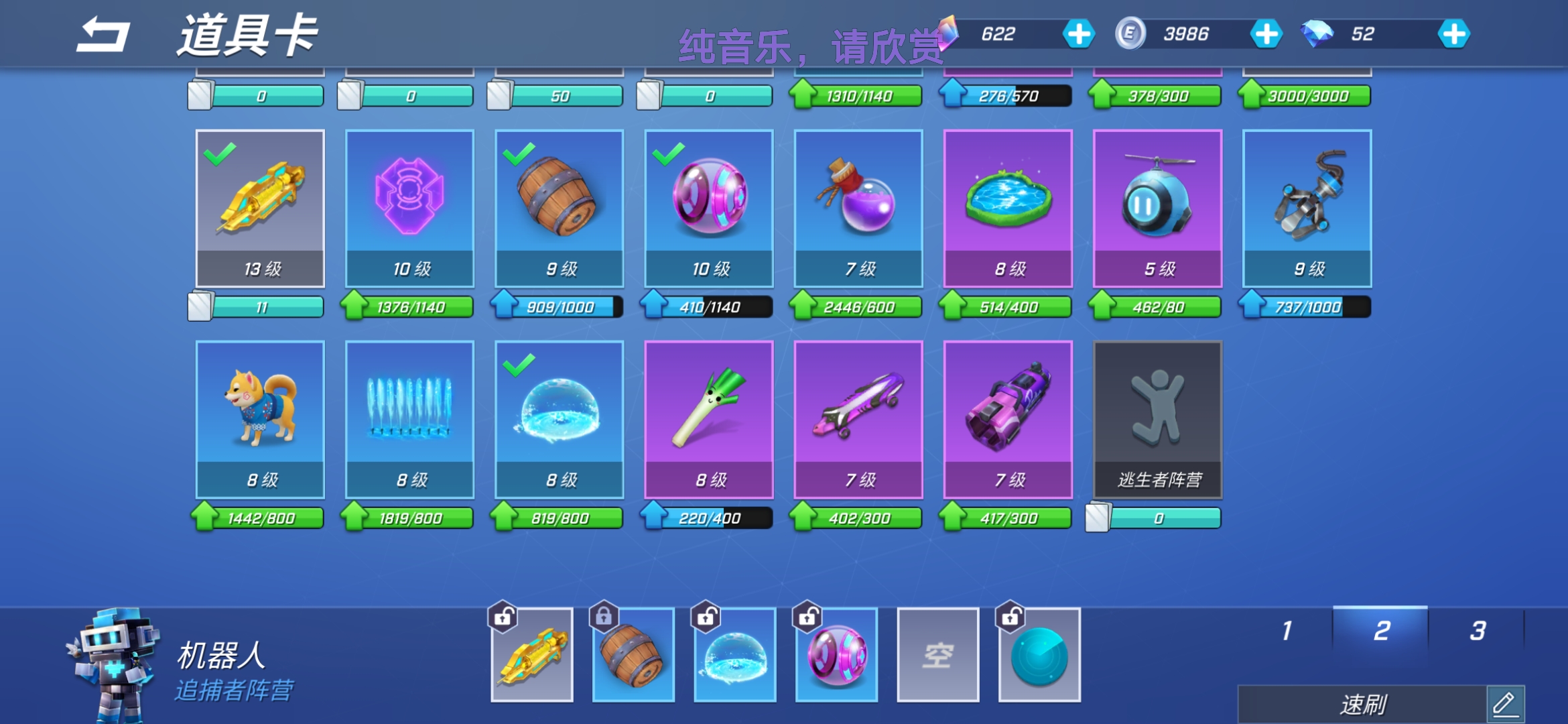Image resolution: width=1568 pixels, height=724 pixels.
Task: Edit the 速刷 loadout name
Action: 1504,704
